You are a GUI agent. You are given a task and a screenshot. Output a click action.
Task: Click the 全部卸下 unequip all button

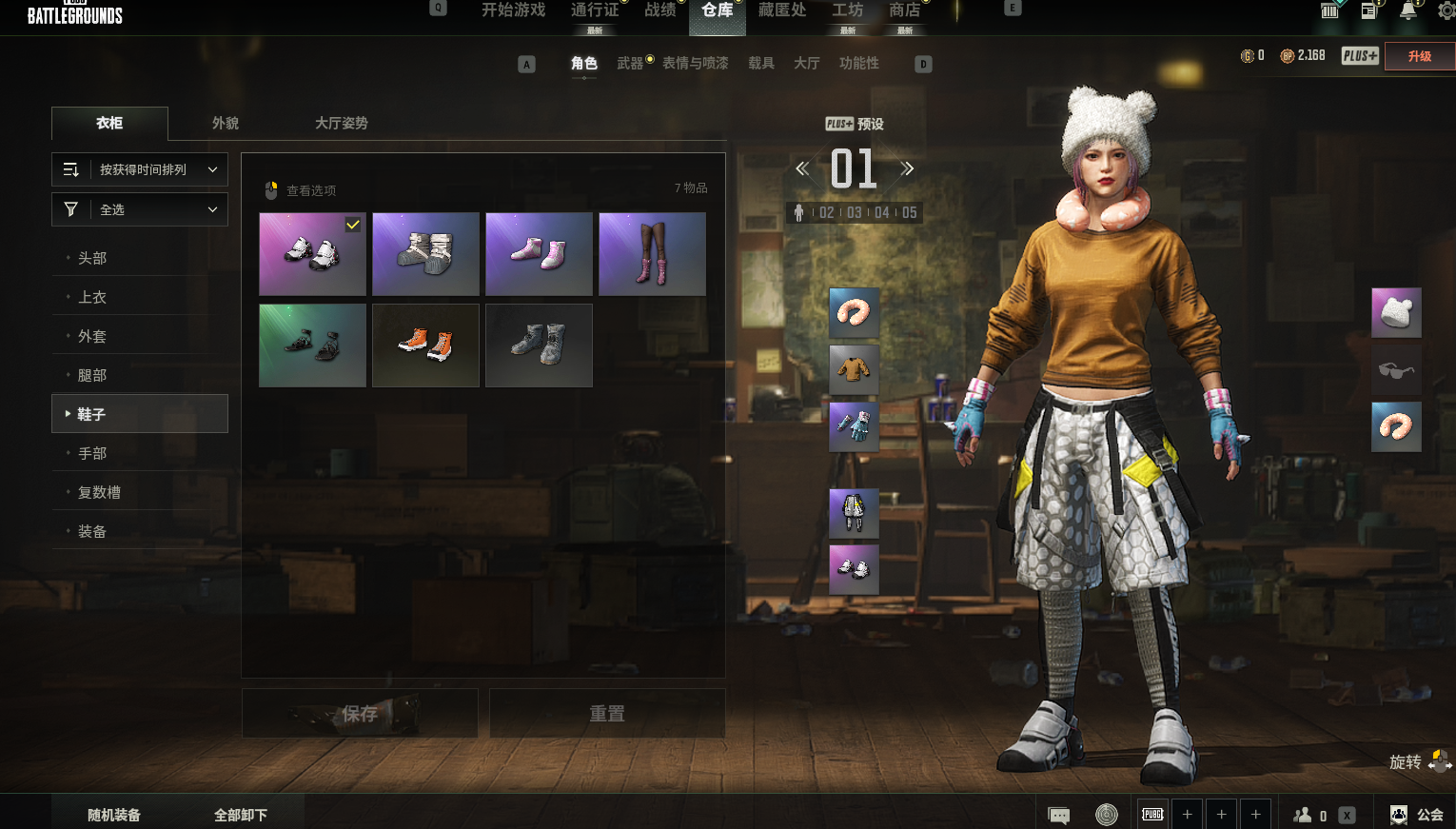[241, 815]
